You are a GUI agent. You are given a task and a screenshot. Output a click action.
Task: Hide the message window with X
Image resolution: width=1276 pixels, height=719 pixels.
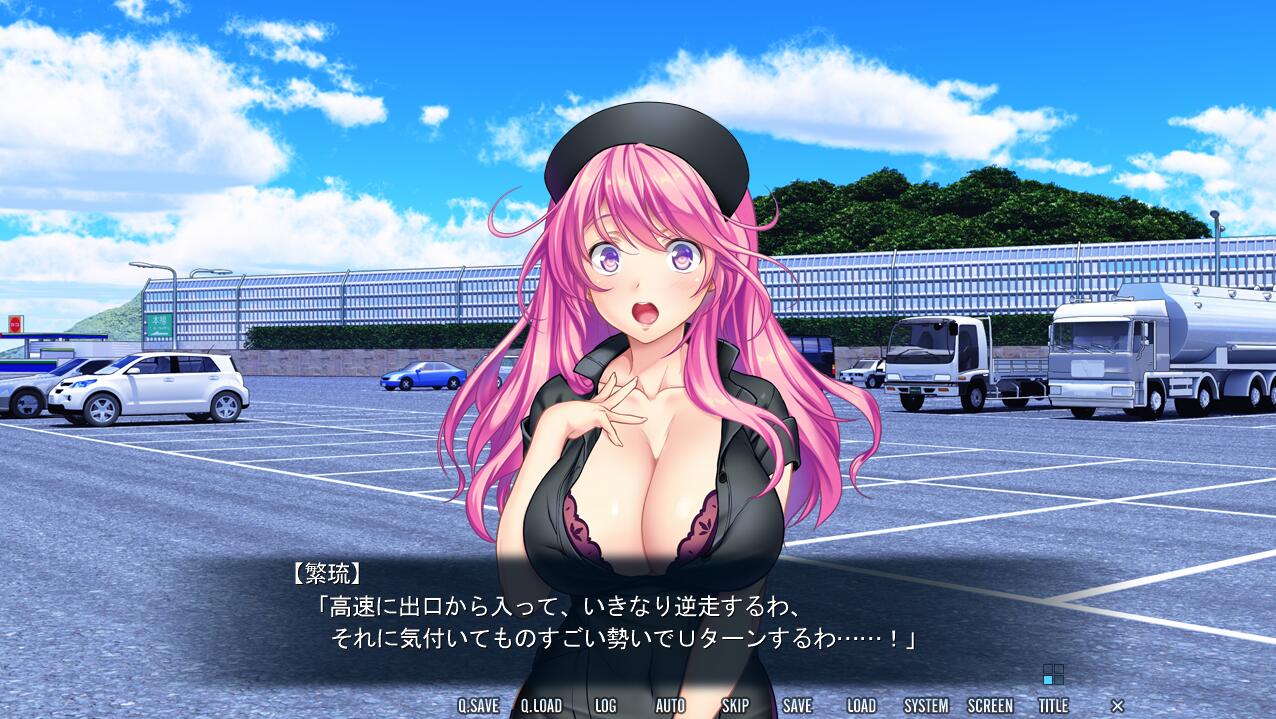pyautogui.click(x=1117, y=706)
